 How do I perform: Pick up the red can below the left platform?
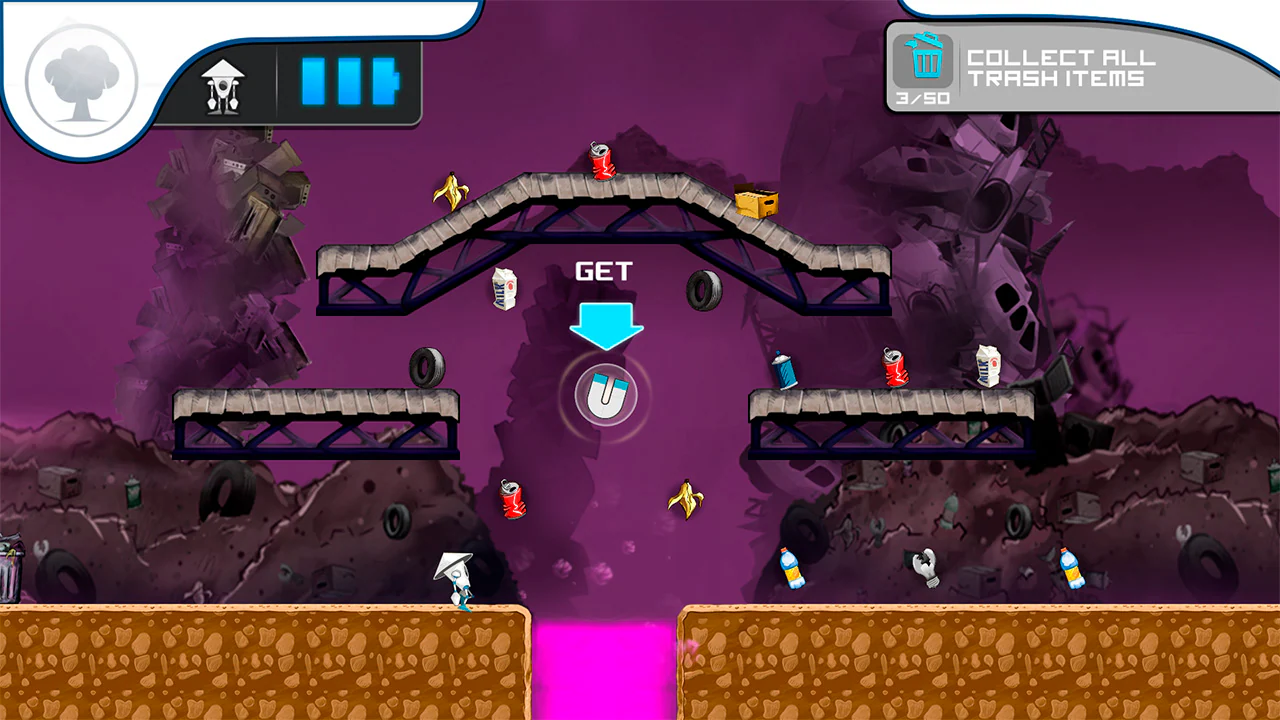click(512, 500)
